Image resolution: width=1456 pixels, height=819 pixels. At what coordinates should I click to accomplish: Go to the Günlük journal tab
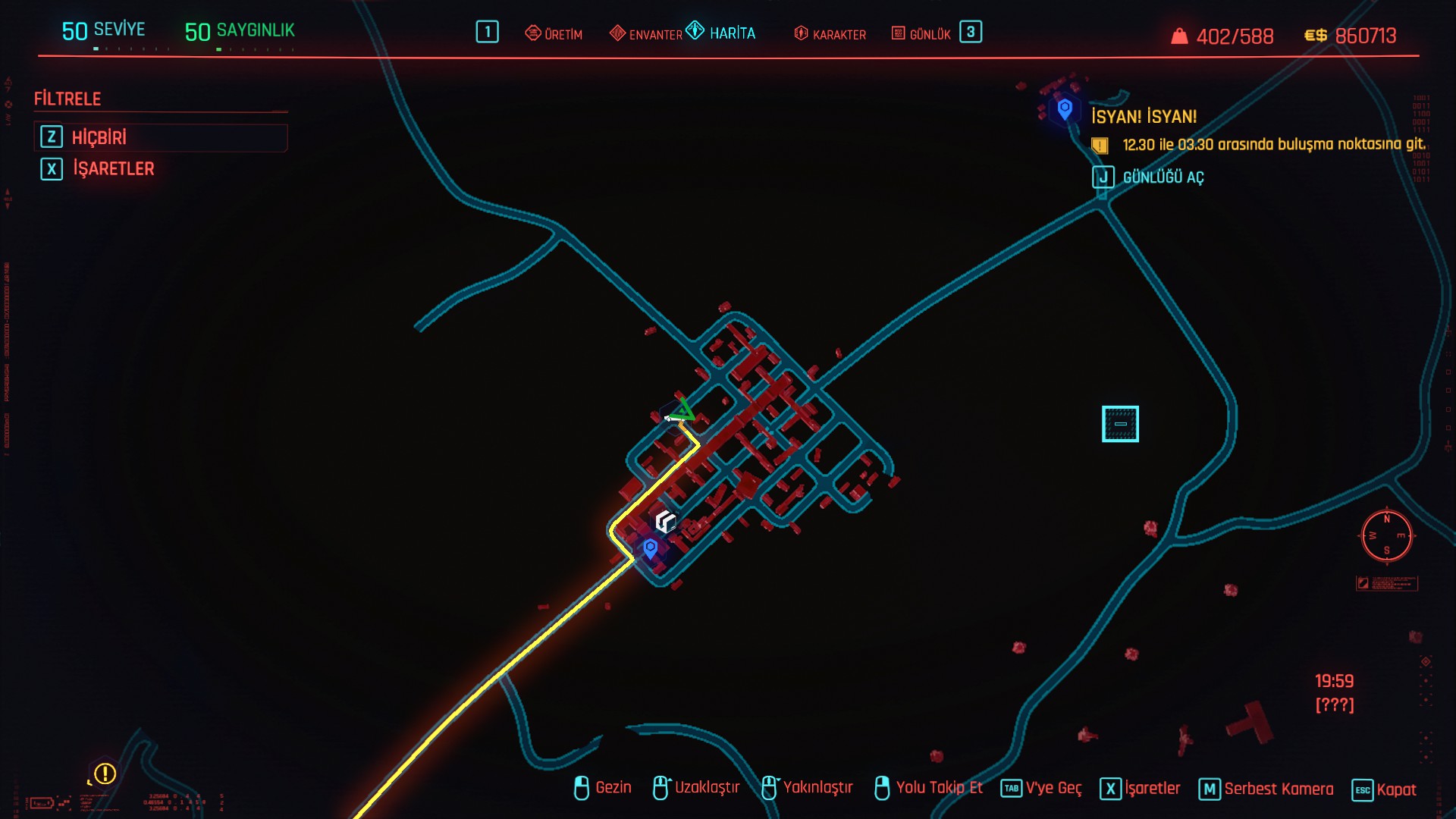coord(921,34)
